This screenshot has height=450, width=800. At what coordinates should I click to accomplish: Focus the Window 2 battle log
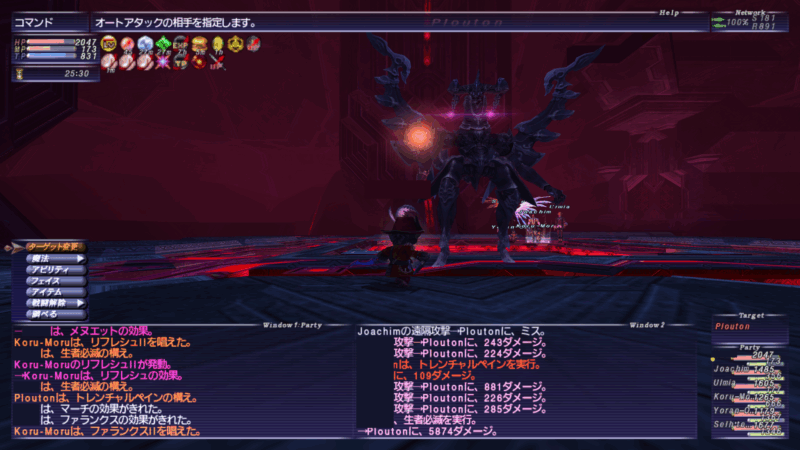click(x=525, y=382)
